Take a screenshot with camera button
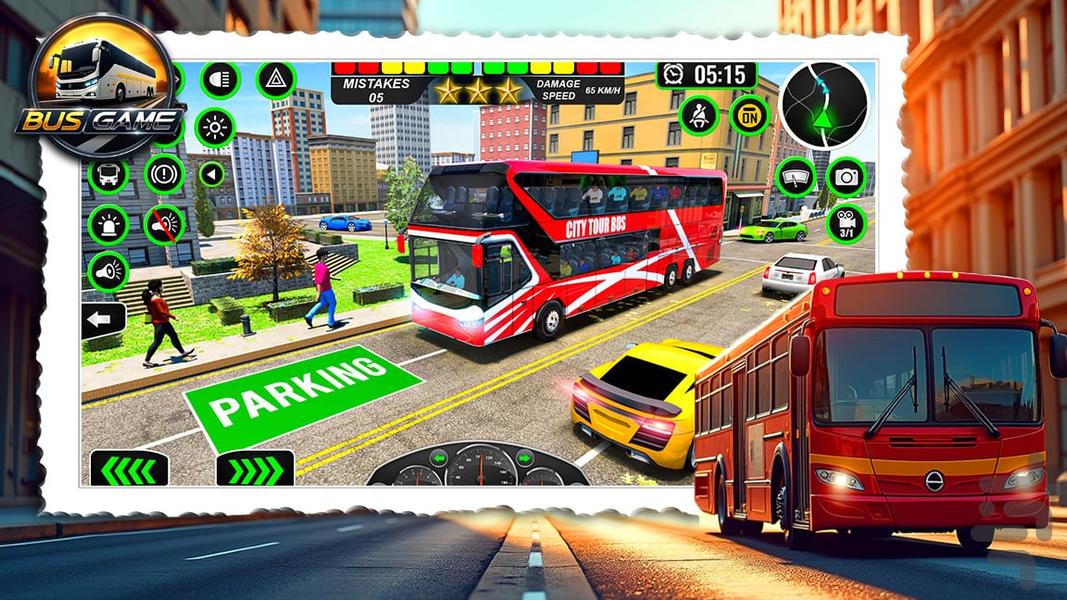 coord(846,177)
